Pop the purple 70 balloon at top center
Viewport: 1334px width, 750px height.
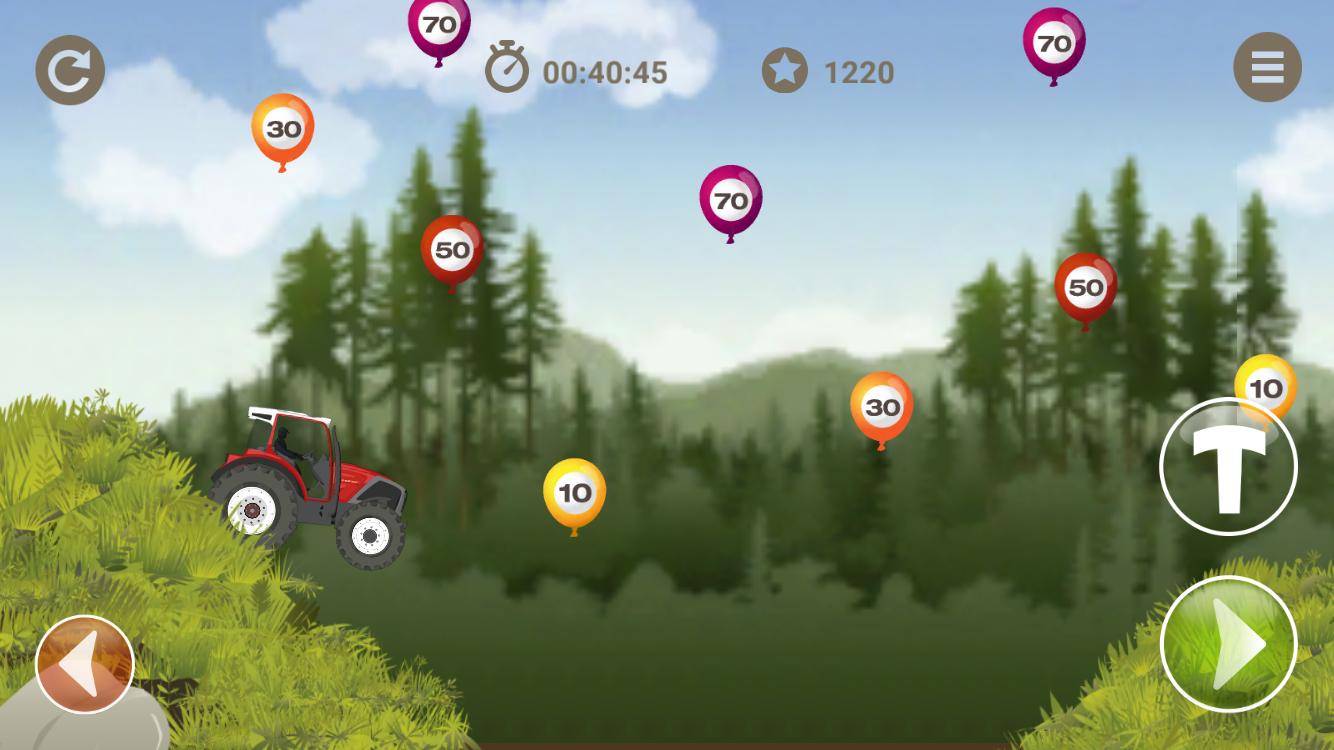tap(437, 26)
